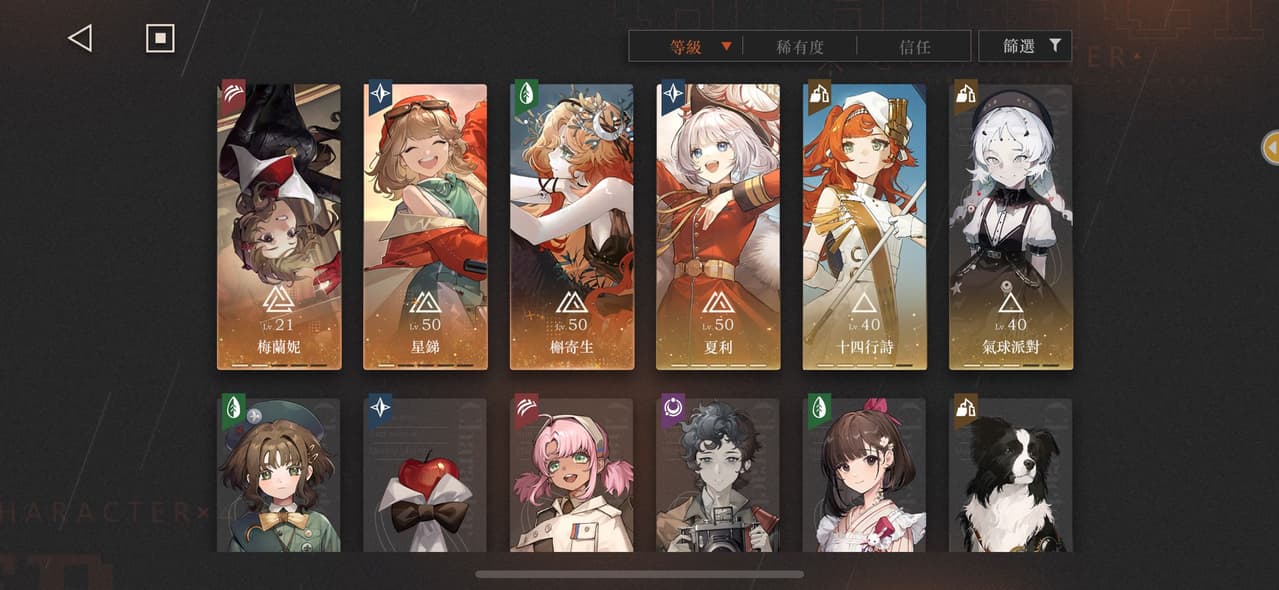Choose the red apple with bow card
The image size is (1279, 590).
(425, 475)
